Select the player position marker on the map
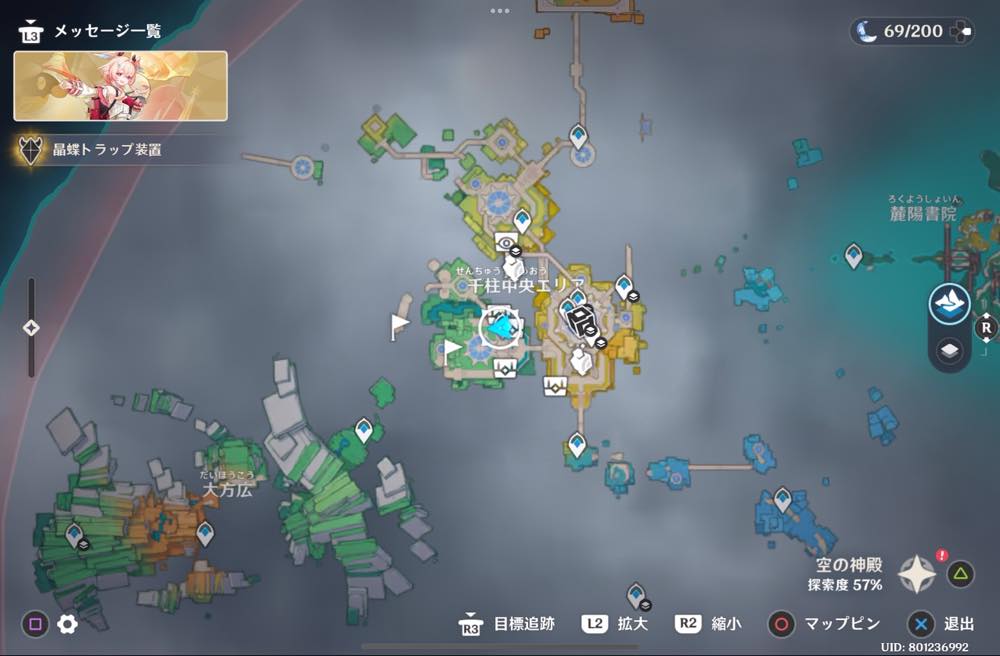This screenshot has height=656, width=1000. click(x=500, y=327)
